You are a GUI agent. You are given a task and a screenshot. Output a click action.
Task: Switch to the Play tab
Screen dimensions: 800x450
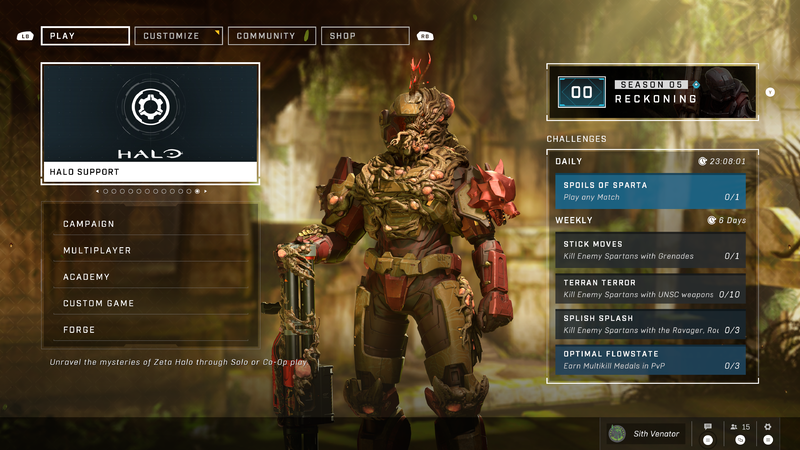85,36
